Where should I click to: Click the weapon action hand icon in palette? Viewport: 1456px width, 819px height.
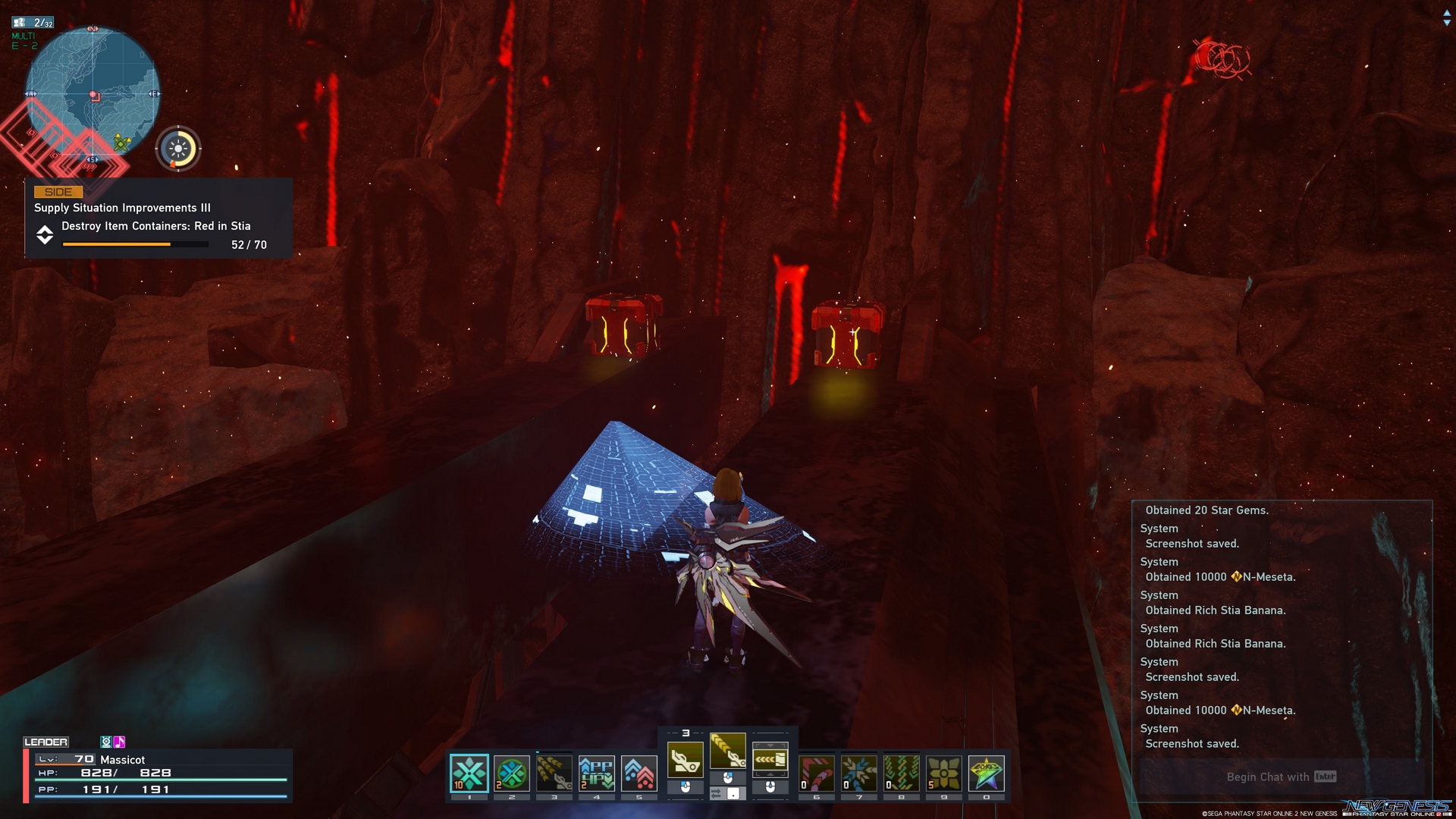(x=686, y=759)
